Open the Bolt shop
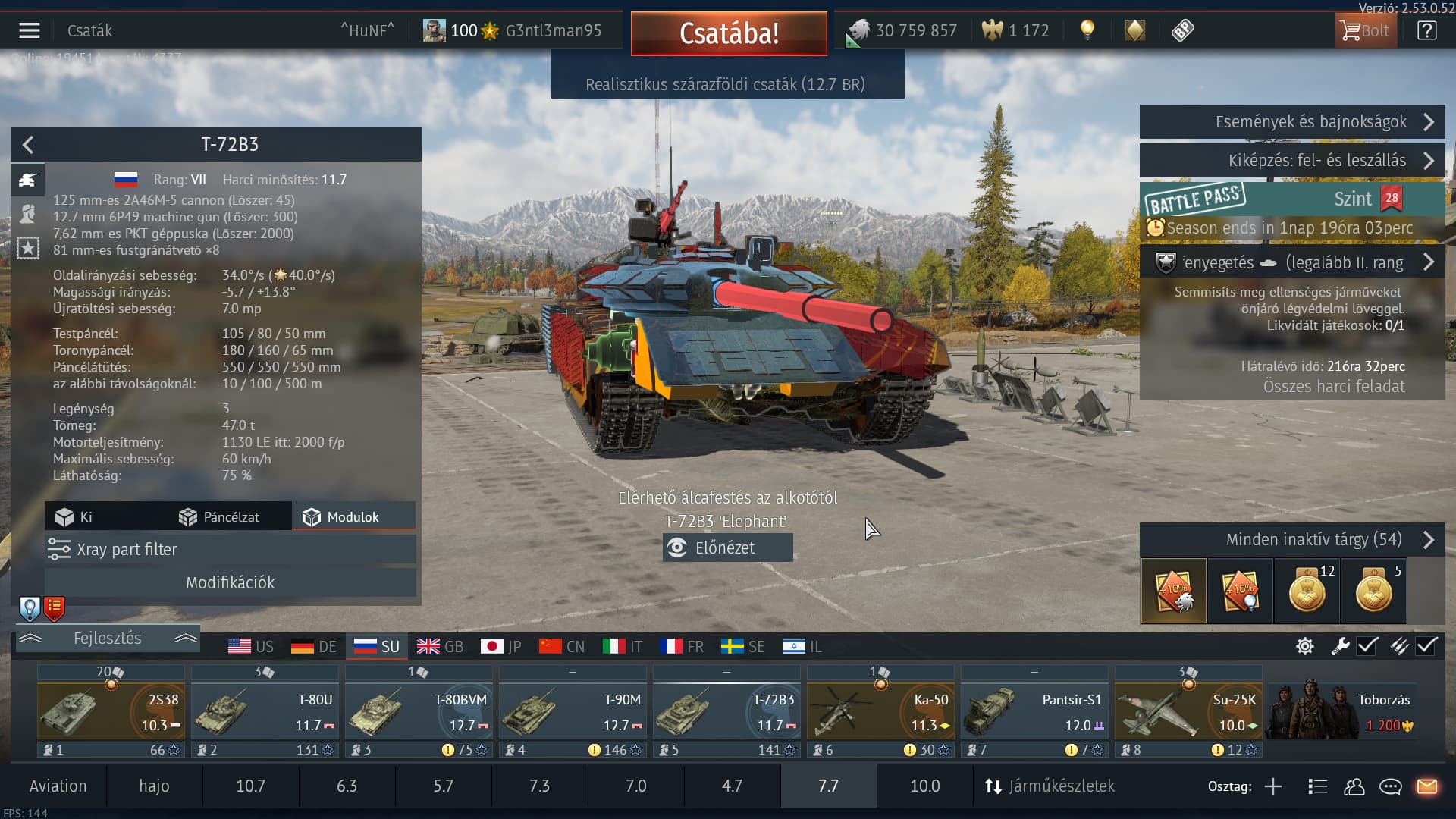This screenshot has height=819, width=1456. pyautogui.click(x=1365, y=30)
